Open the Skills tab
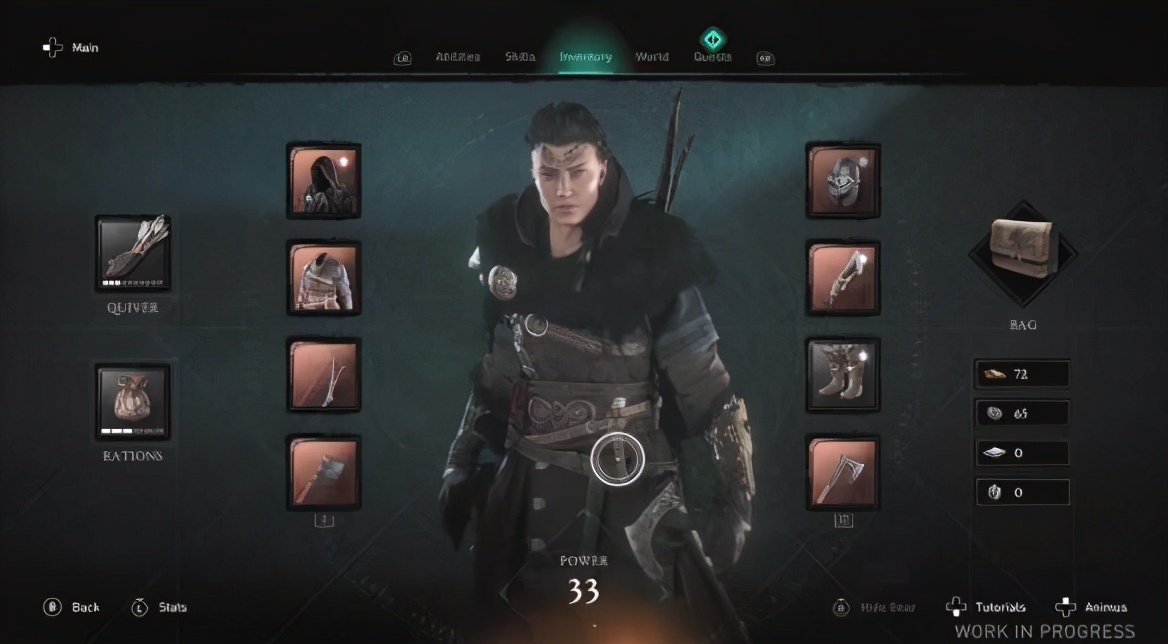The height and width of the screenshot is (644, 1168). tap(520, 57)
